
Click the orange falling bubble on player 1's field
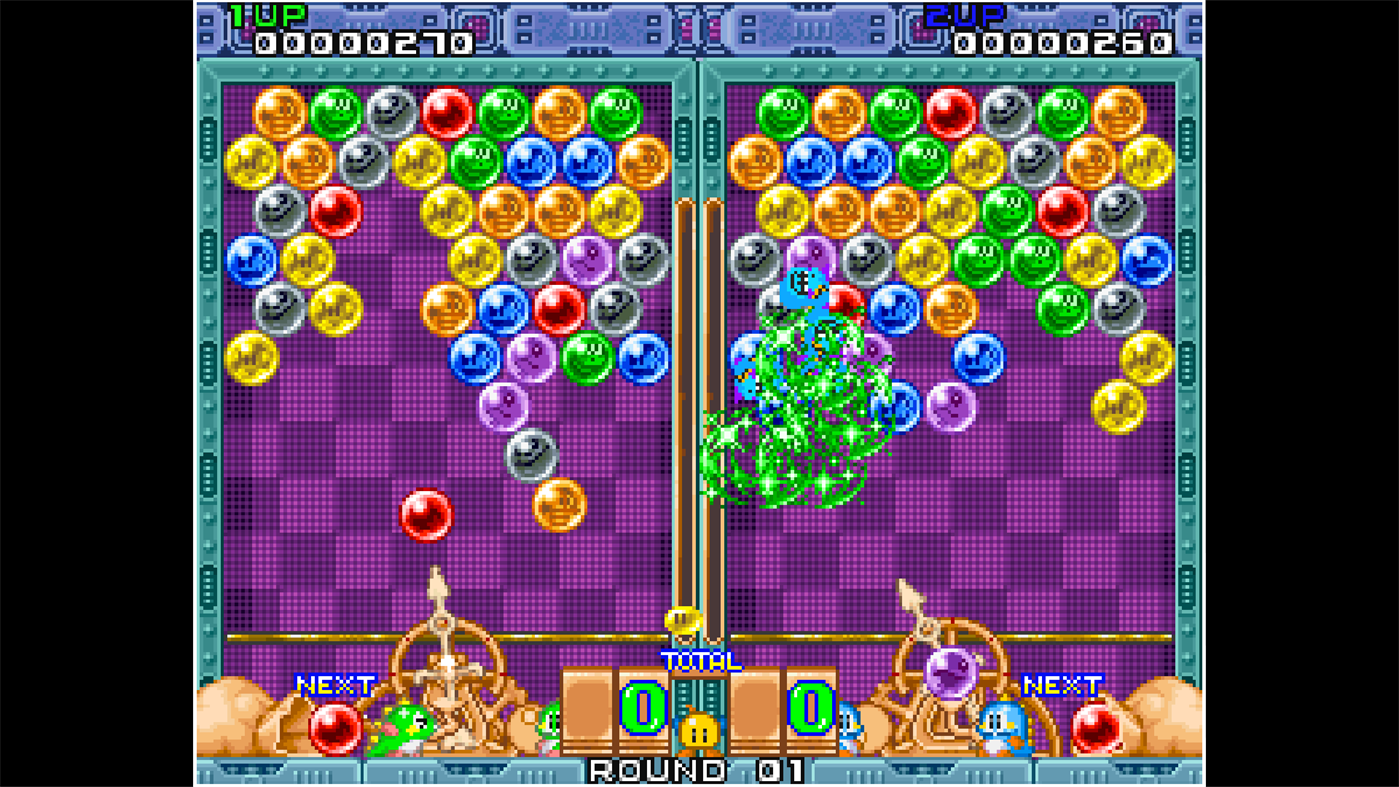pyautogui.click(x=558, y=507)
